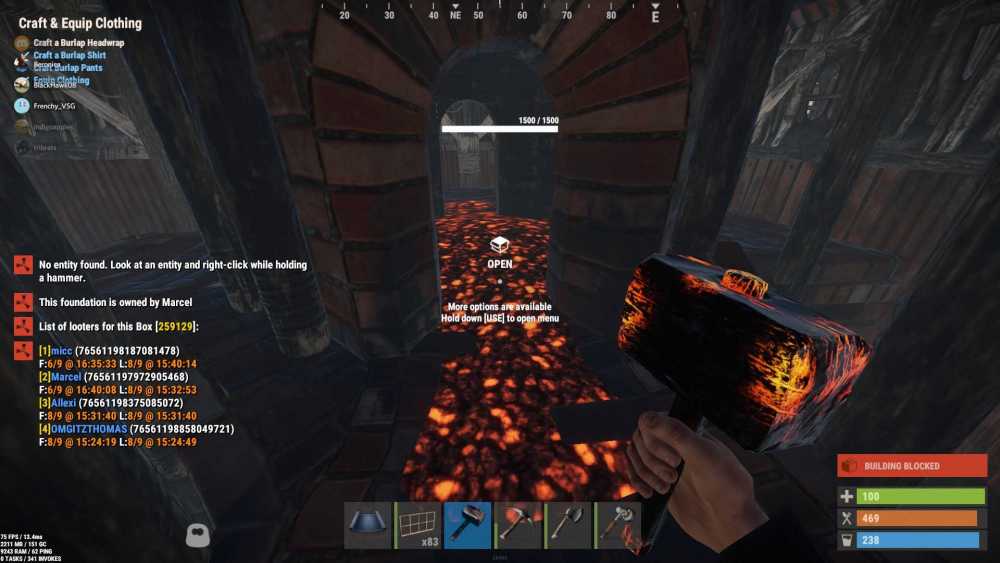
Task: Select the last hotbar axe slot
Action: pos(618,525)
